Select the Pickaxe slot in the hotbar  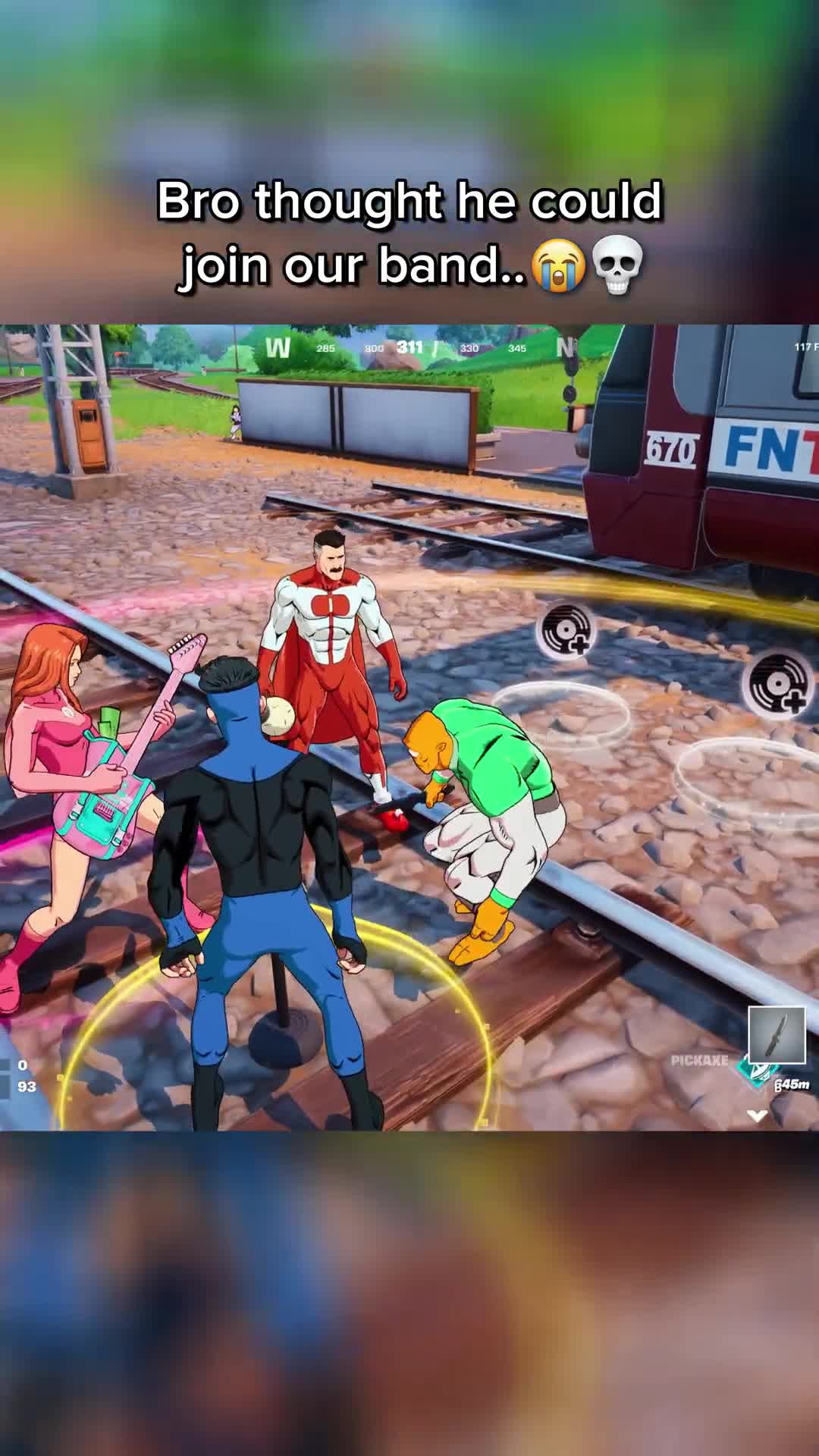[x=777, y=1035]
